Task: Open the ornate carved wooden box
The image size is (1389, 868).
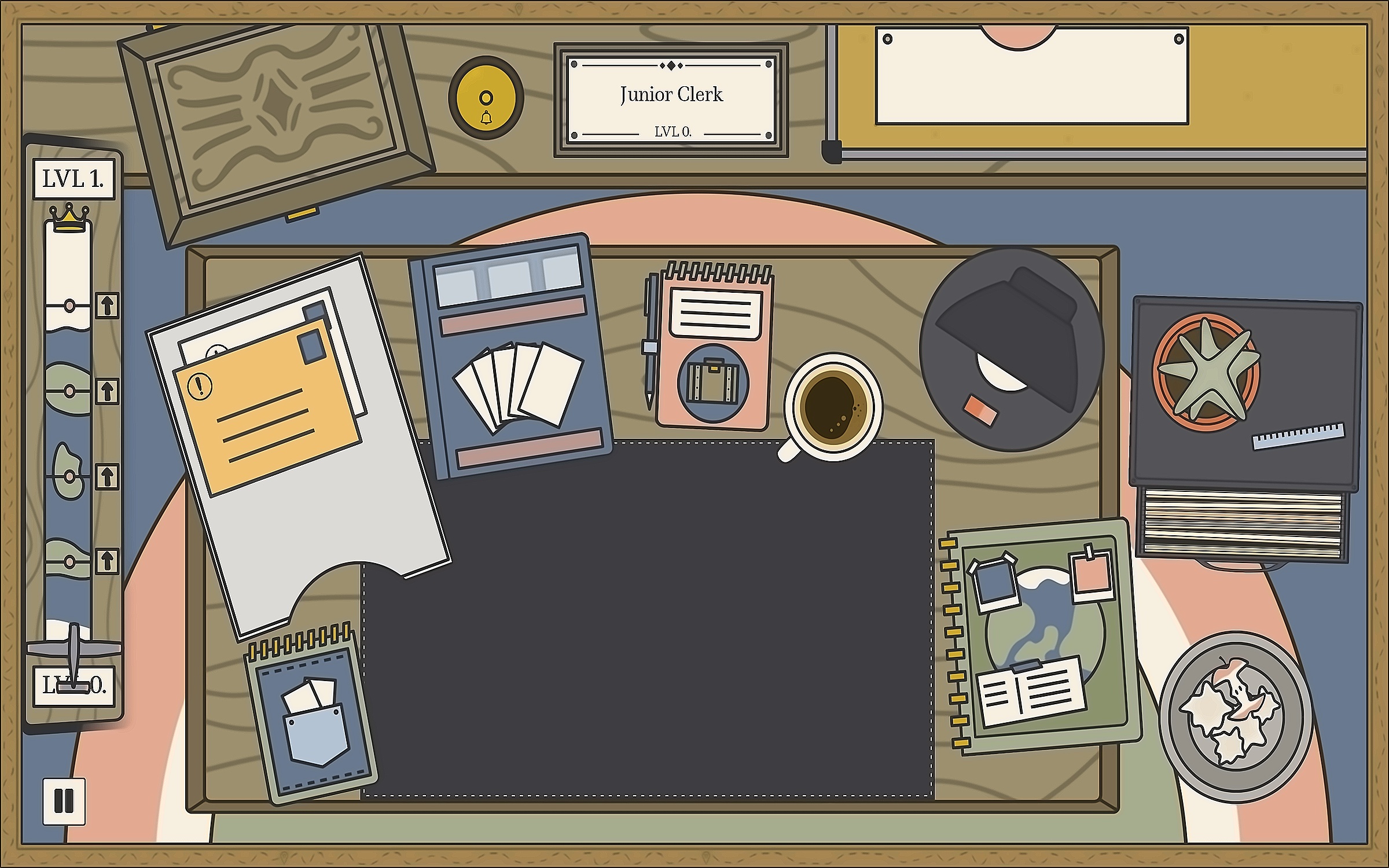Action: pos(275,123)
